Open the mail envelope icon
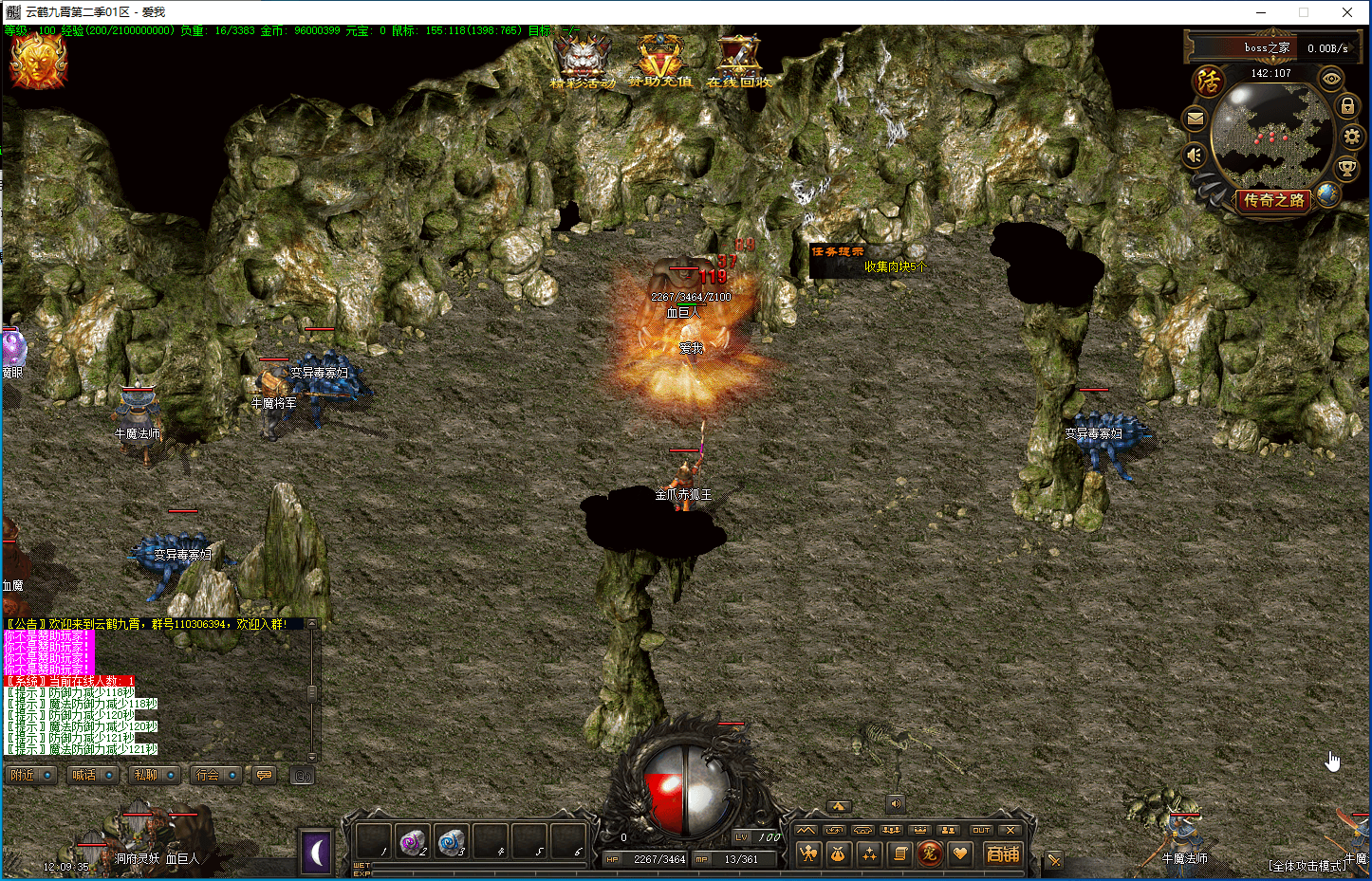 [1195, 119]
